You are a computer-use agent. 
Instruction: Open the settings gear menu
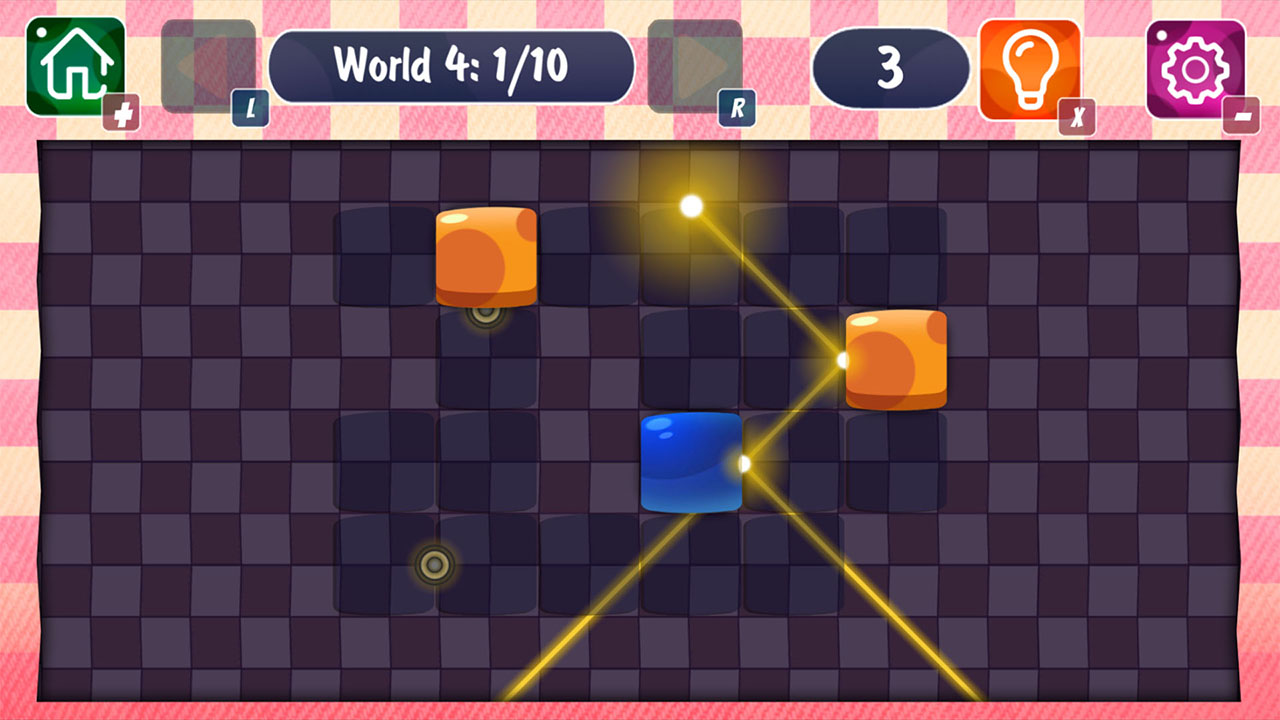[x=1196, y=66]
